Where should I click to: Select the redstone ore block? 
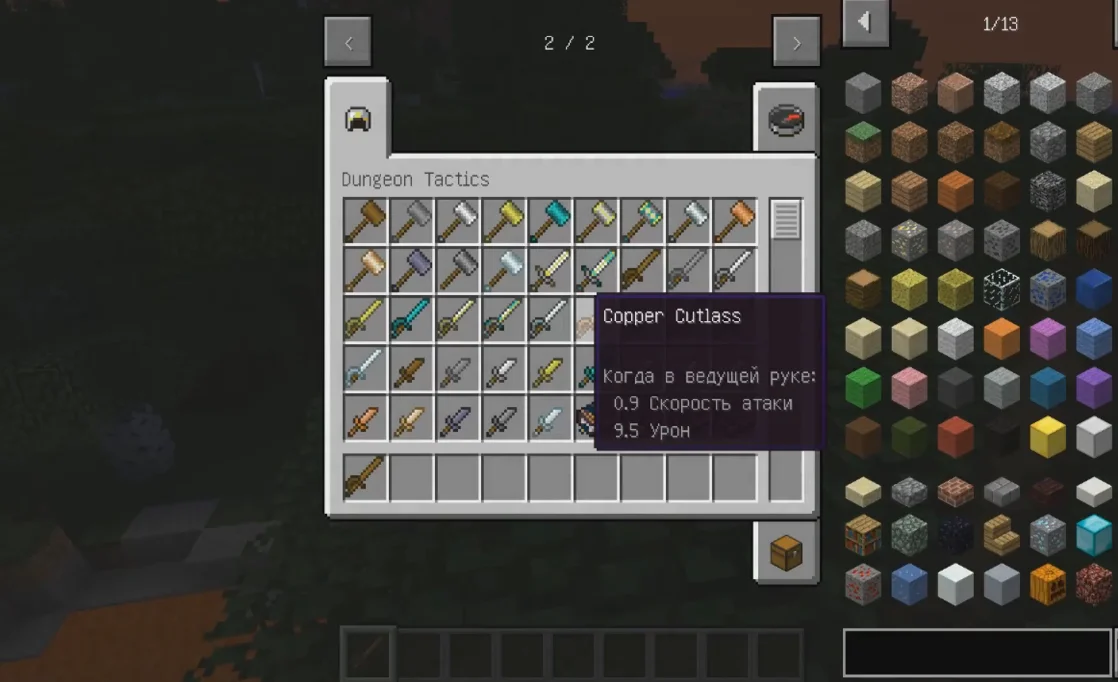(x=863, y=583)
